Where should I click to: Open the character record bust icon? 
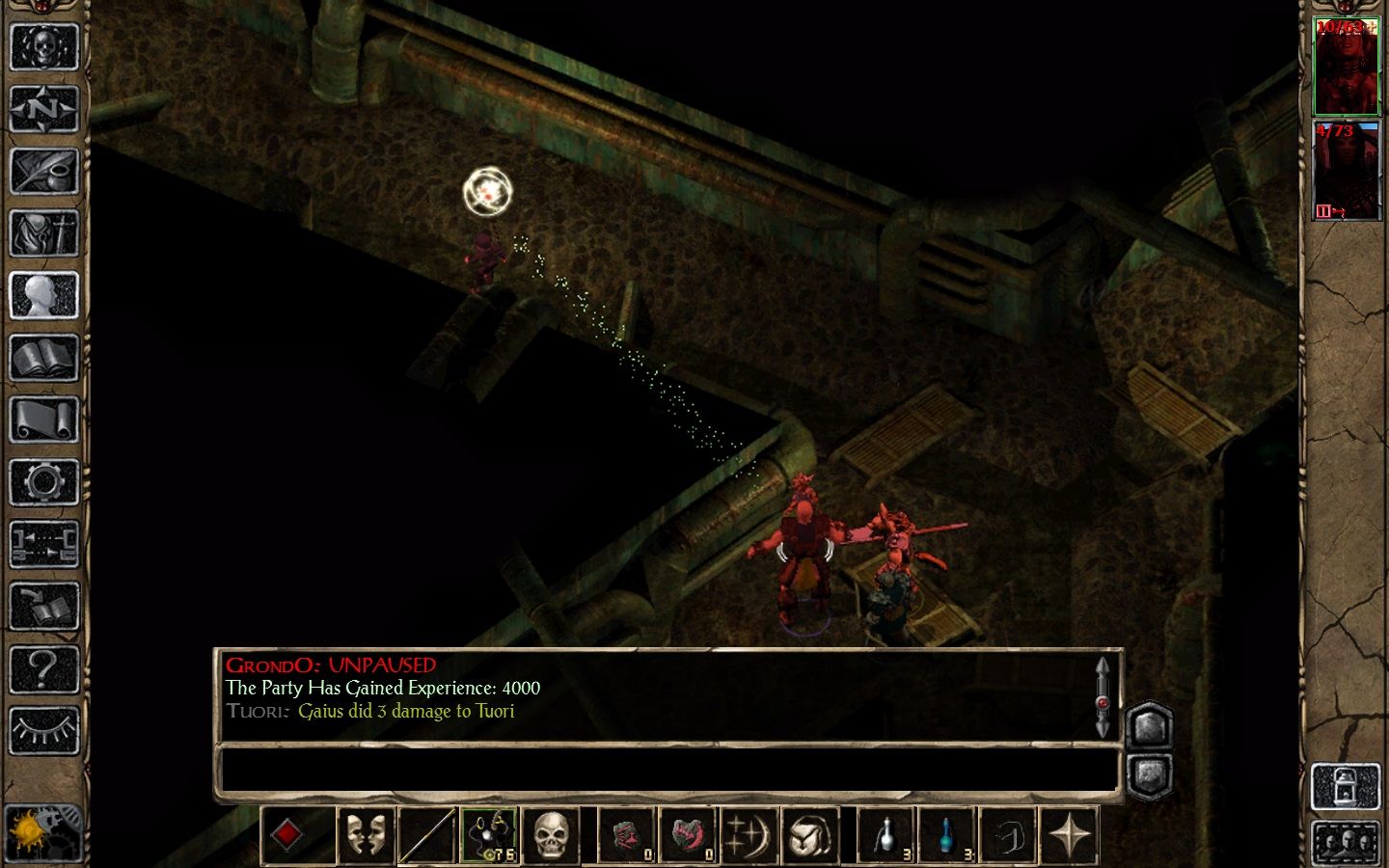(43, 295)
